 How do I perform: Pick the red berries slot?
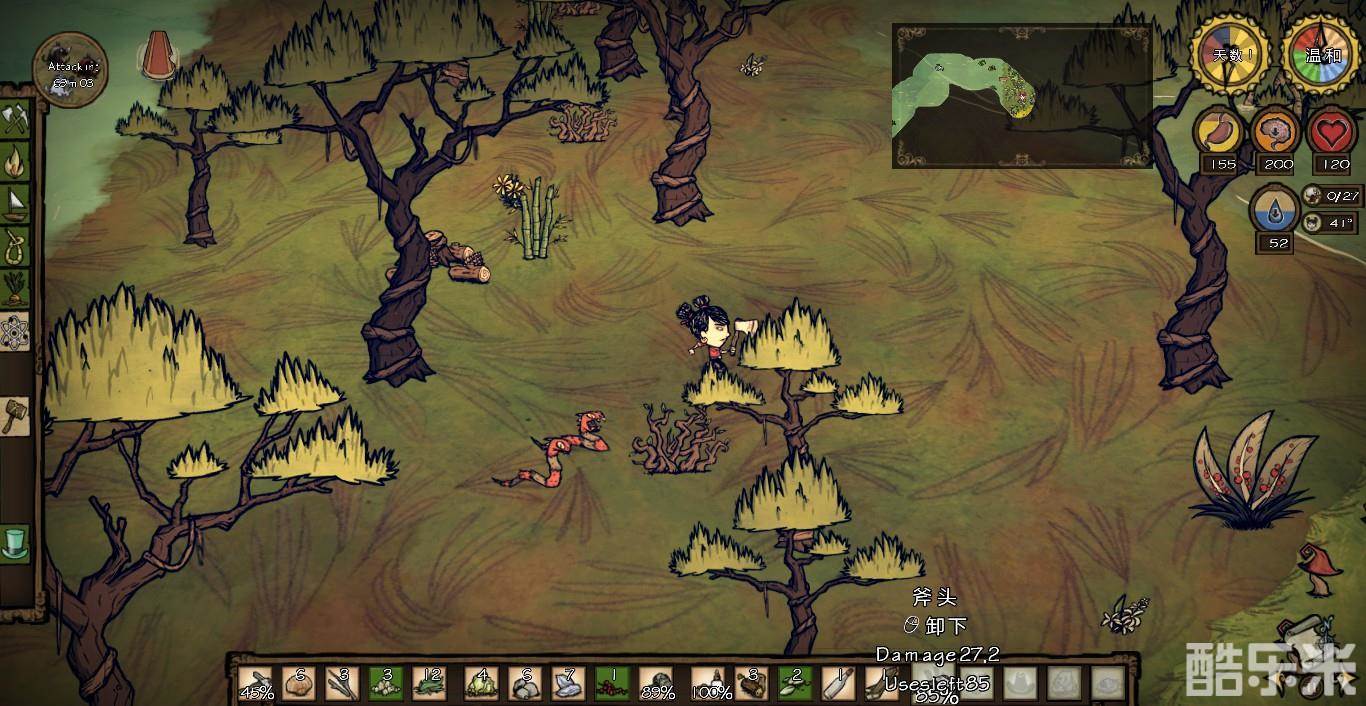point(611,683)
